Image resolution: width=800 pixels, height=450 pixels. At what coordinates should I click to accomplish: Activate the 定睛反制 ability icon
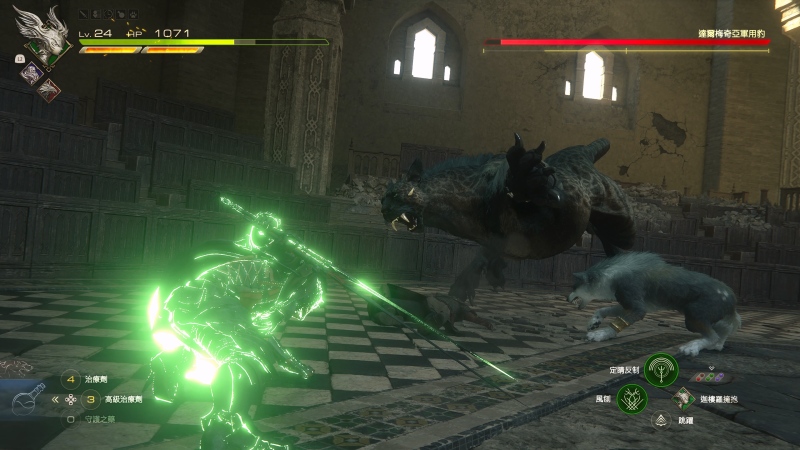point(659,370)
